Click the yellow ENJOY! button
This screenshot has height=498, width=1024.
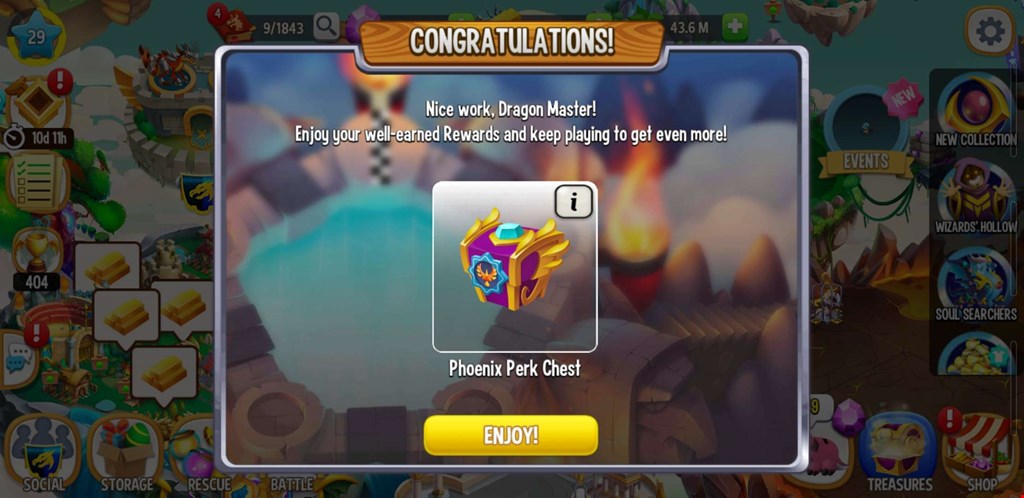[510, 435]
